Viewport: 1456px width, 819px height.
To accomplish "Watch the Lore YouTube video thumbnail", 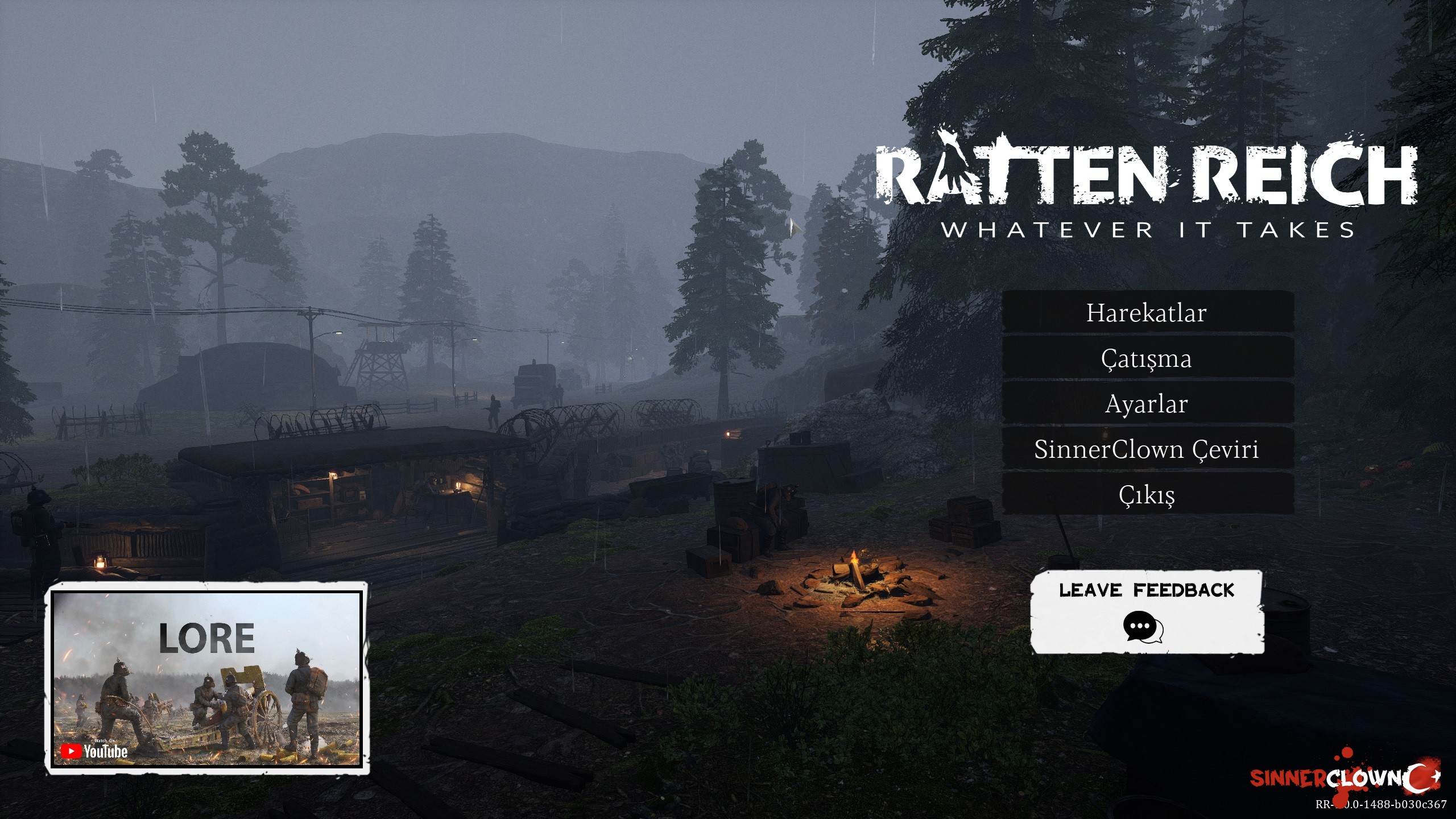I will click(x=207, y=678).
